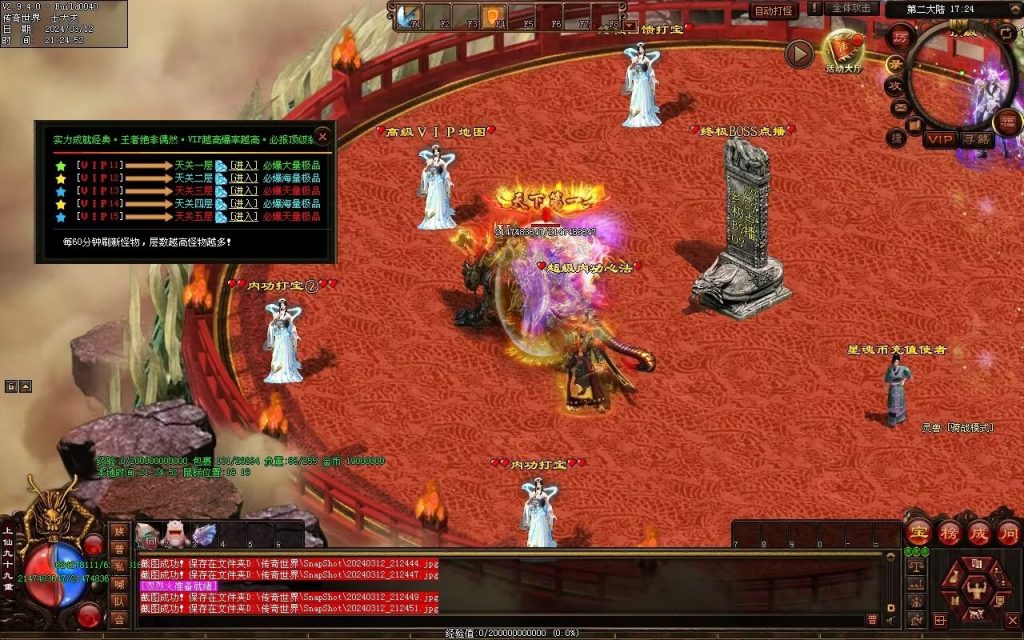The height and width of the screenshot is (640, 1024).
Task: Enter 天关三层 via its 进入 link
Action: 244,191
